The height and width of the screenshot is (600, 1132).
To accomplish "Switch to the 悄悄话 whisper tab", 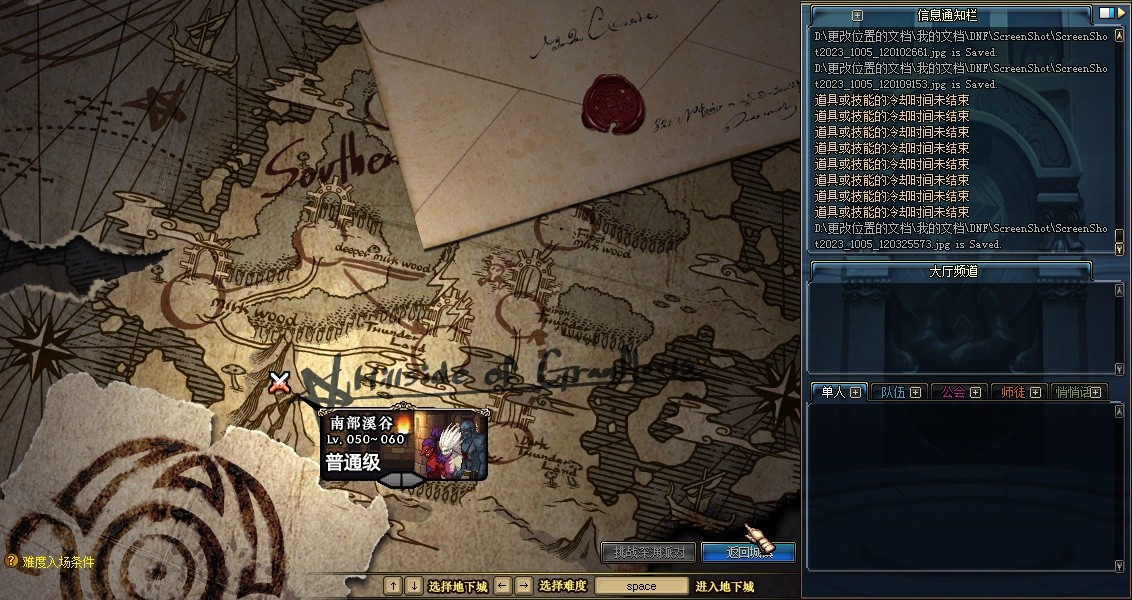I will [x=1078, y=392].
